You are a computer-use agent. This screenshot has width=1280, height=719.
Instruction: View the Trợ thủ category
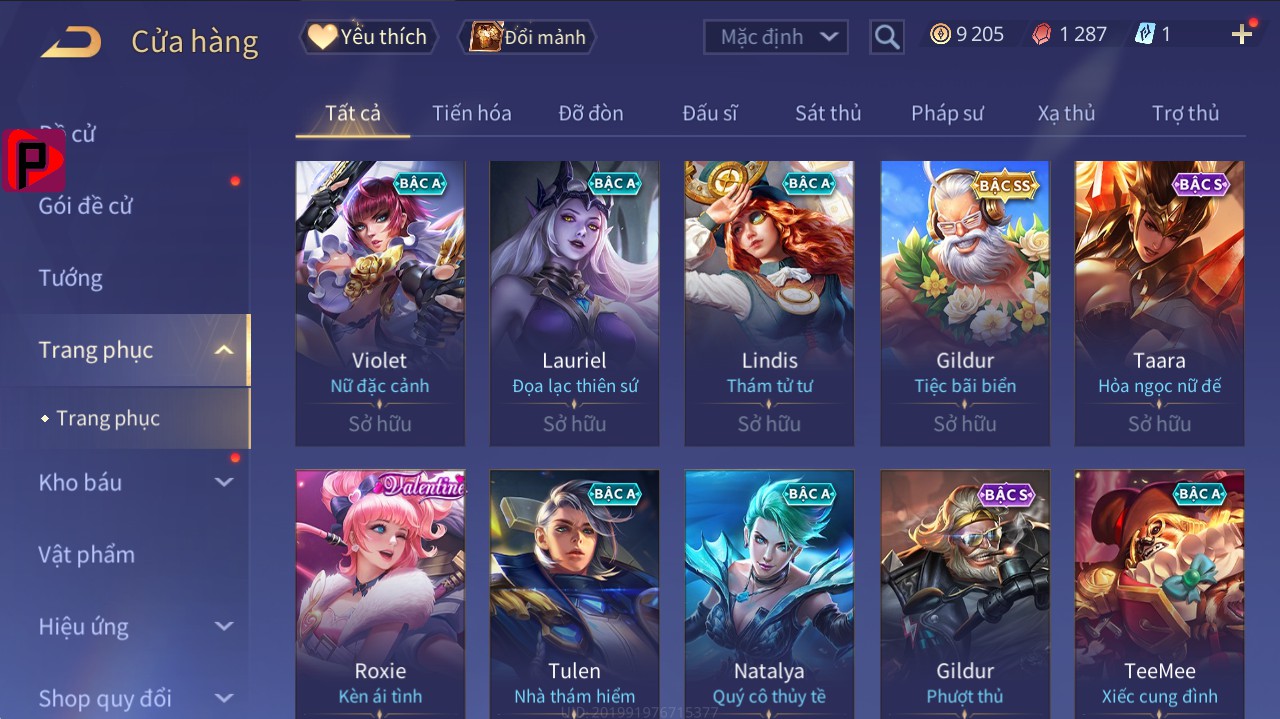pyautogui.click(x=1185, y=113)
